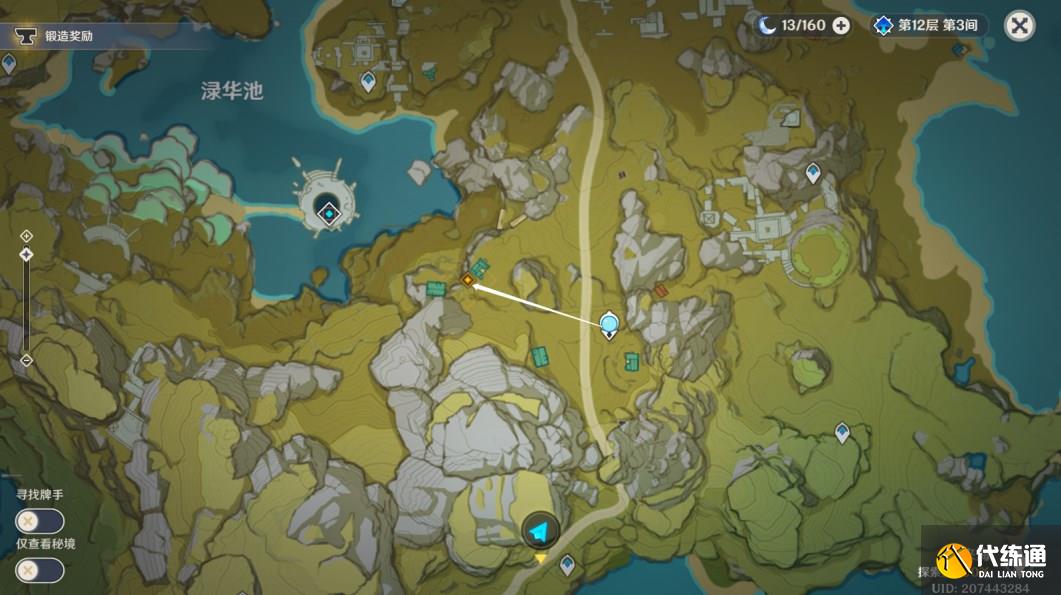Image resolution: width=1061 pixels, height=595 pixels.
Task: Close the map screen
Action: [1019, 26]
